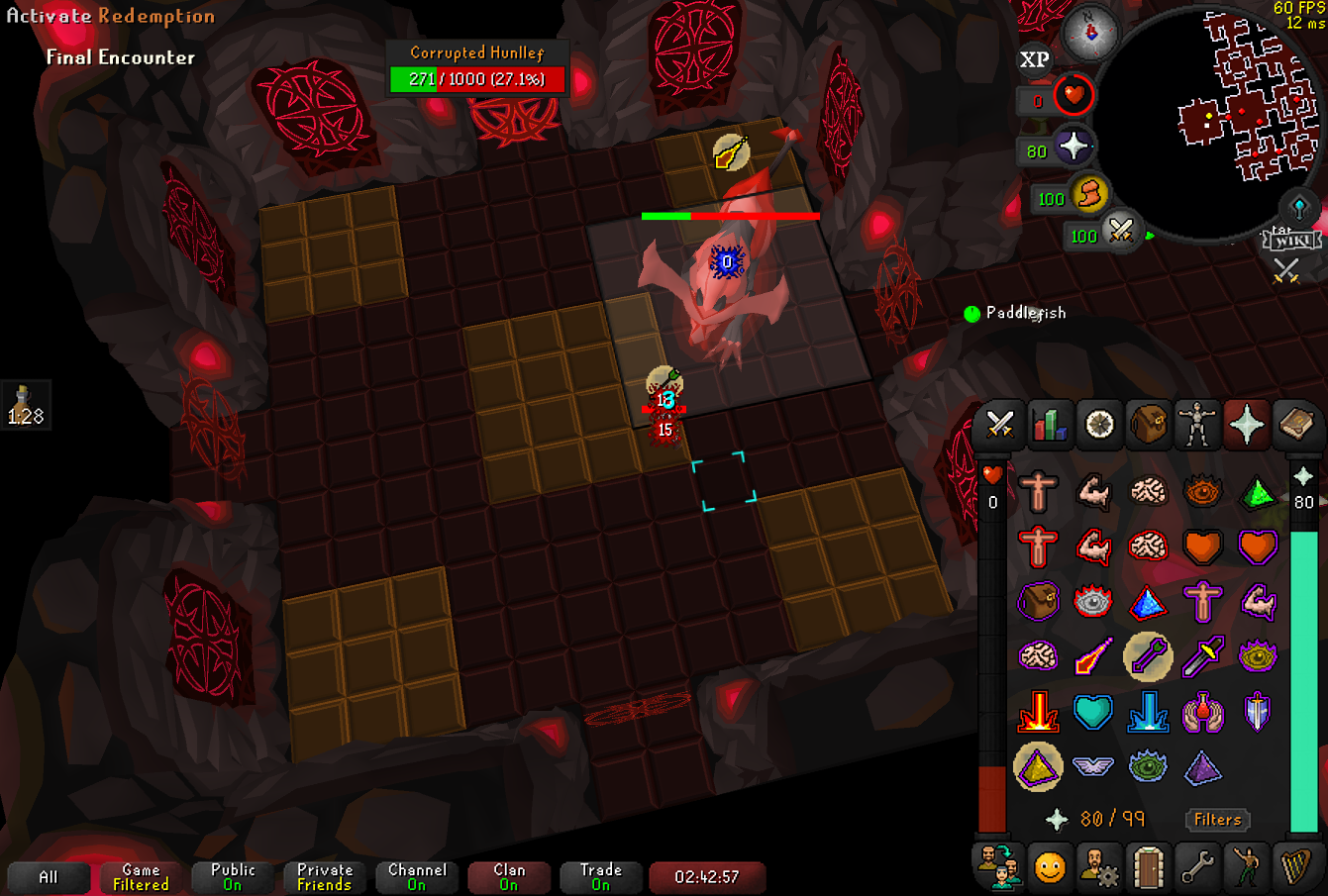Toggle the XP tracker button

point(1035,60)
